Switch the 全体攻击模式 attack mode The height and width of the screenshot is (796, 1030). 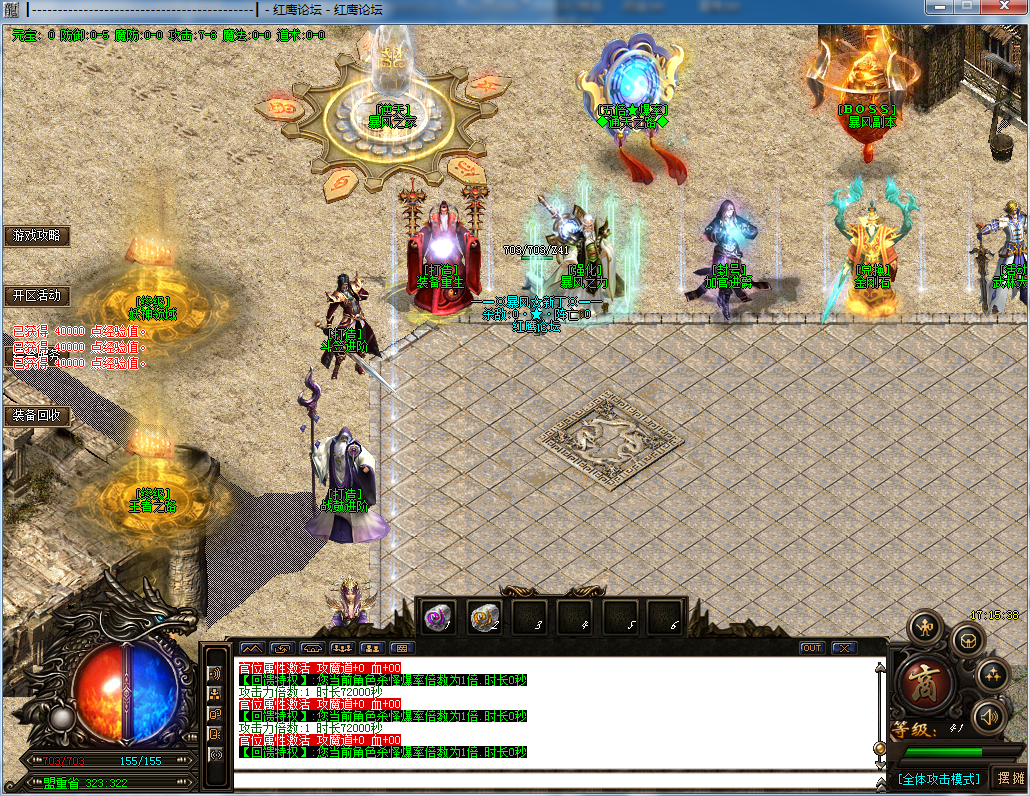(936, 778)
